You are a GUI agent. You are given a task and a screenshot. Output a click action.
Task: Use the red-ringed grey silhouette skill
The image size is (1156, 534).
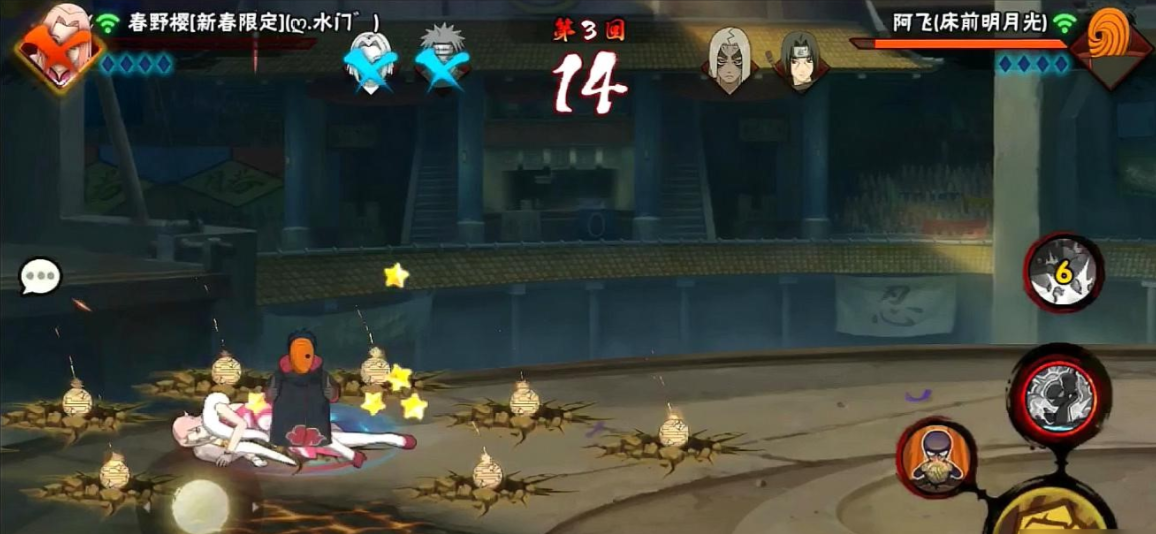[1059, 393]
